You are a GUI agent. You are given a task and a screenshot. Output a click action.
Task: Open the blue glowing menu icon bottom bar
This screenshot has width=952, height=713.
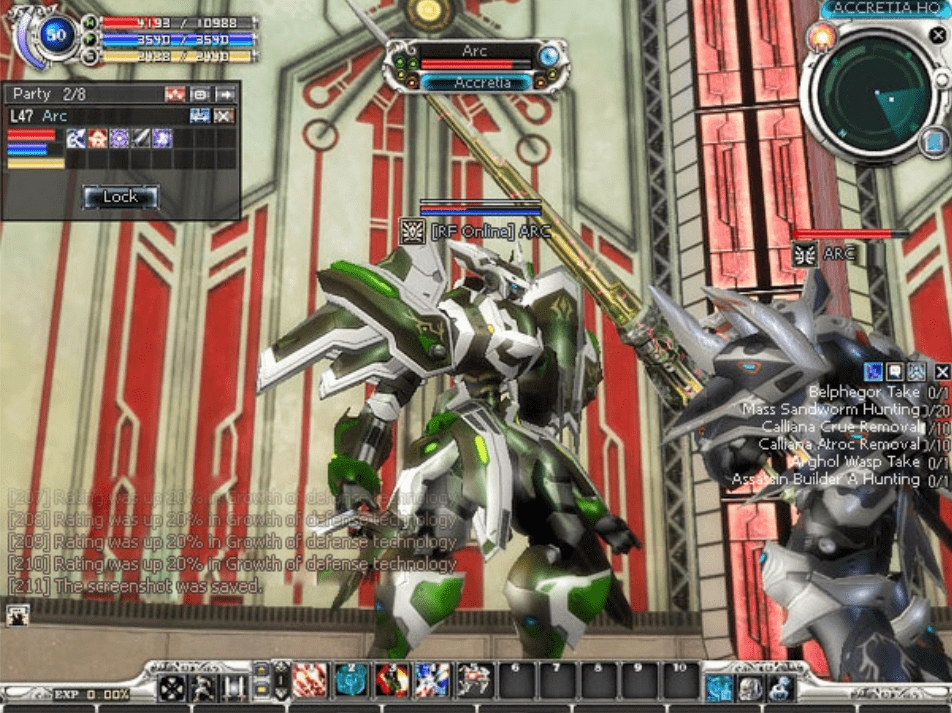tap(719, 687)
